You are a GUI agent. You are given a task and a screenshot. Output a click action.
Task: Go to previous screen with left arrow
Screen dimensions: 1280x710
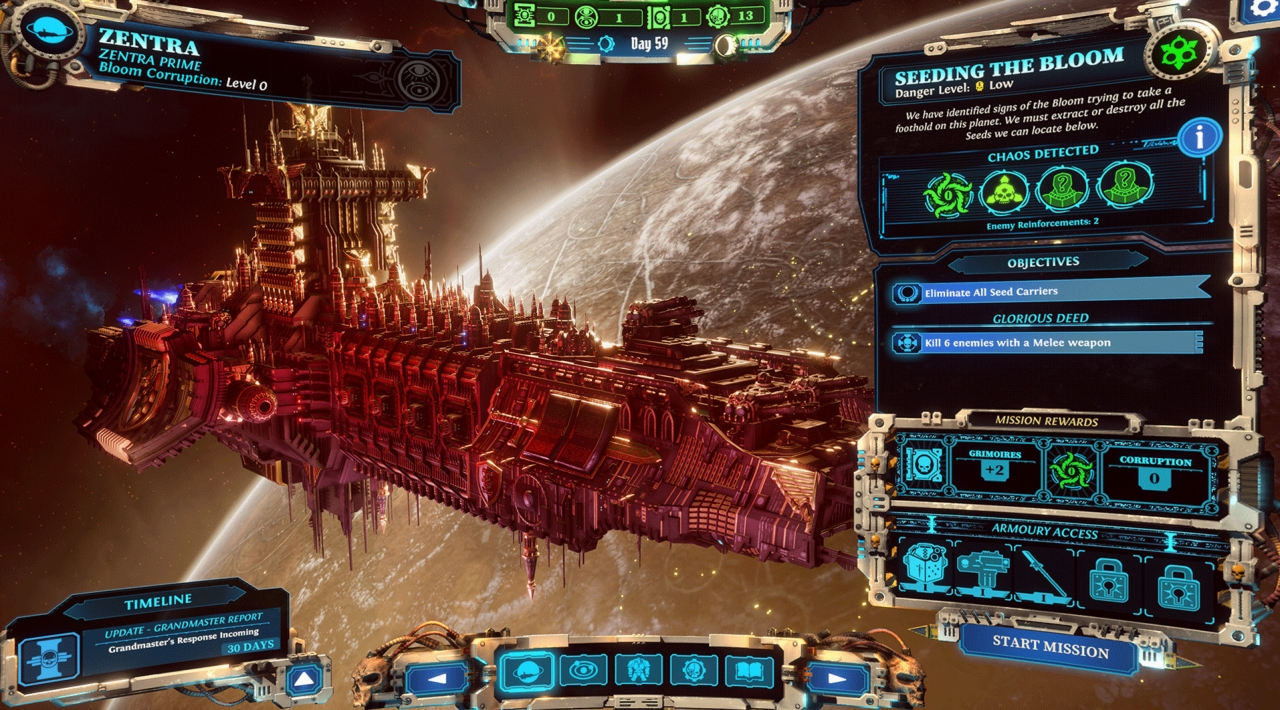coord(436,678)
